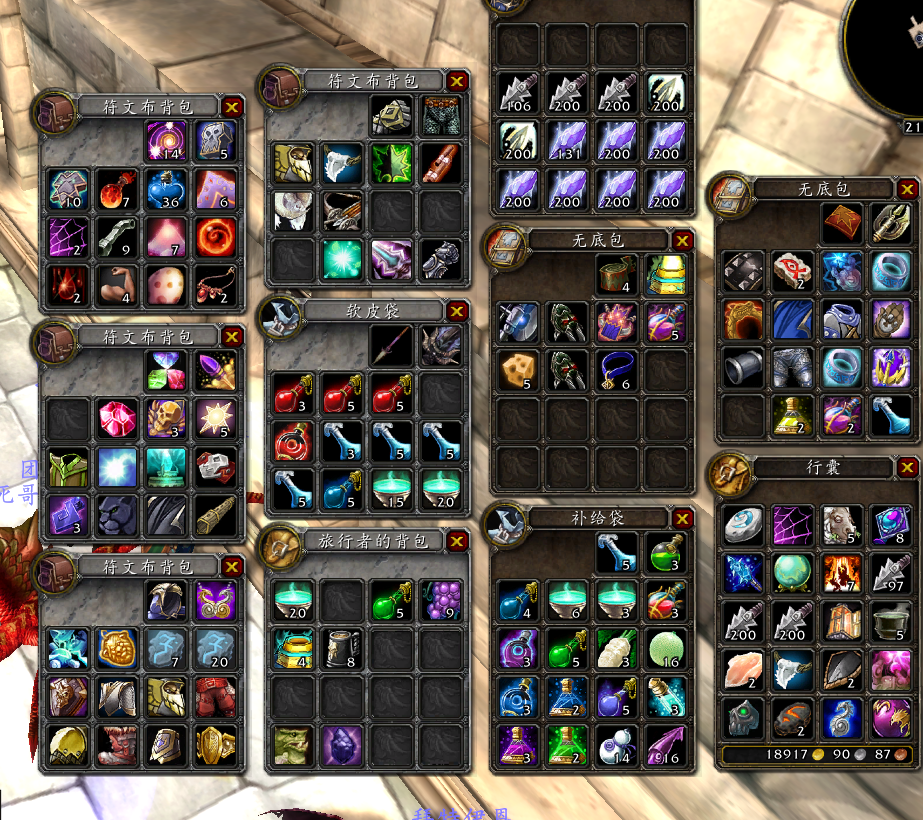Select the green orc head item
923x820 pixels.
(293, 745)
